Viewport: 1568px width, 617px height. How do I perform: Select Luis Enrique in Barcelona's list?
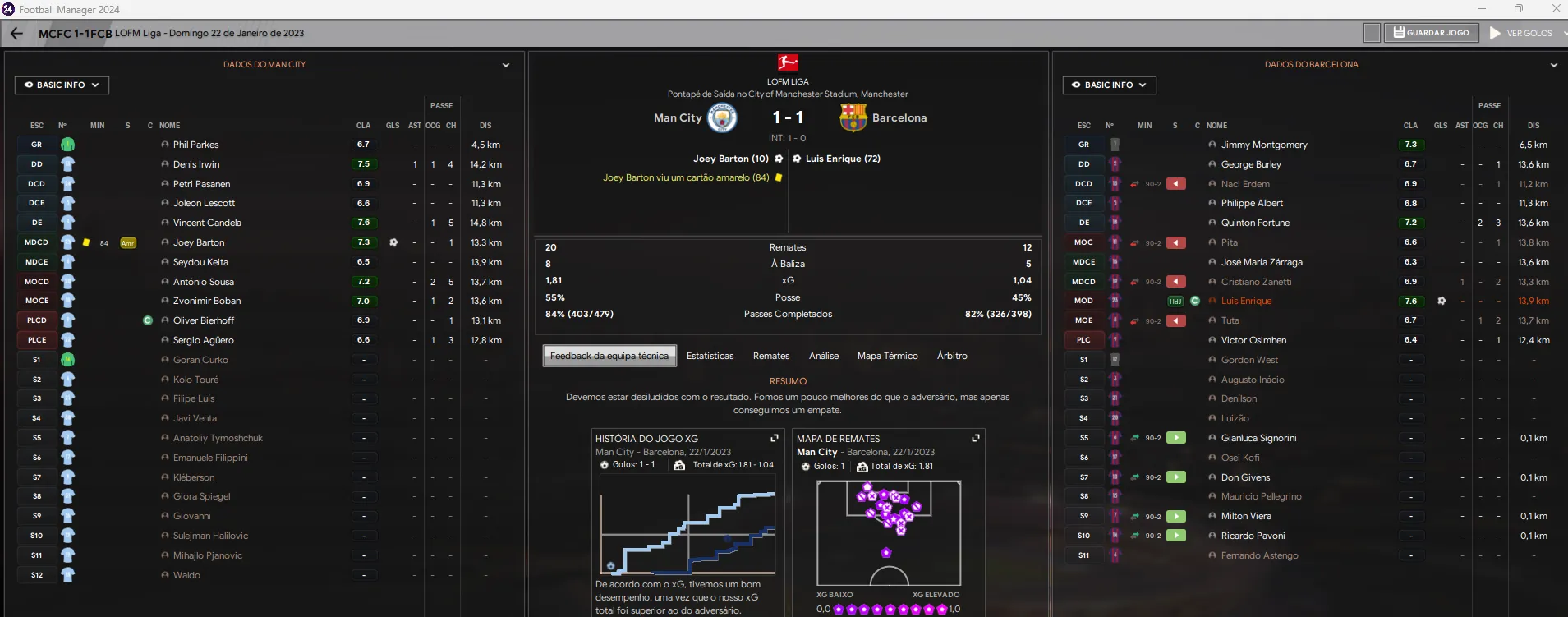click(1246, 301)
